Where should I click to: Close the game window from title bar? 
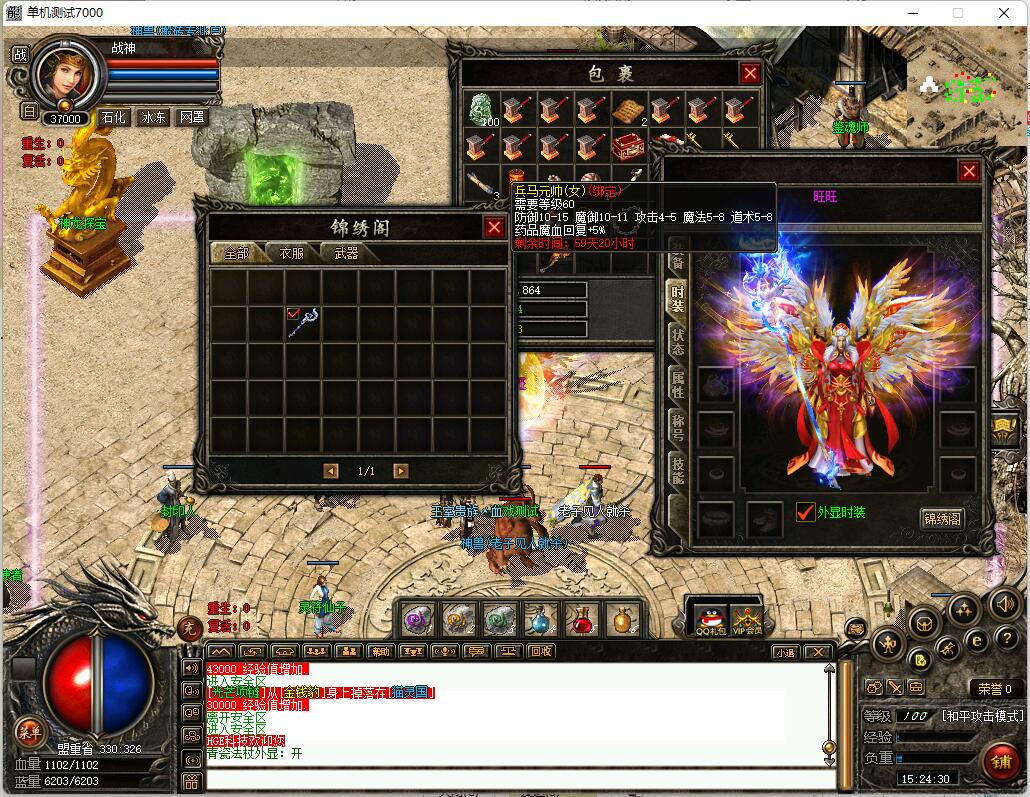[x=1005, y=13]
